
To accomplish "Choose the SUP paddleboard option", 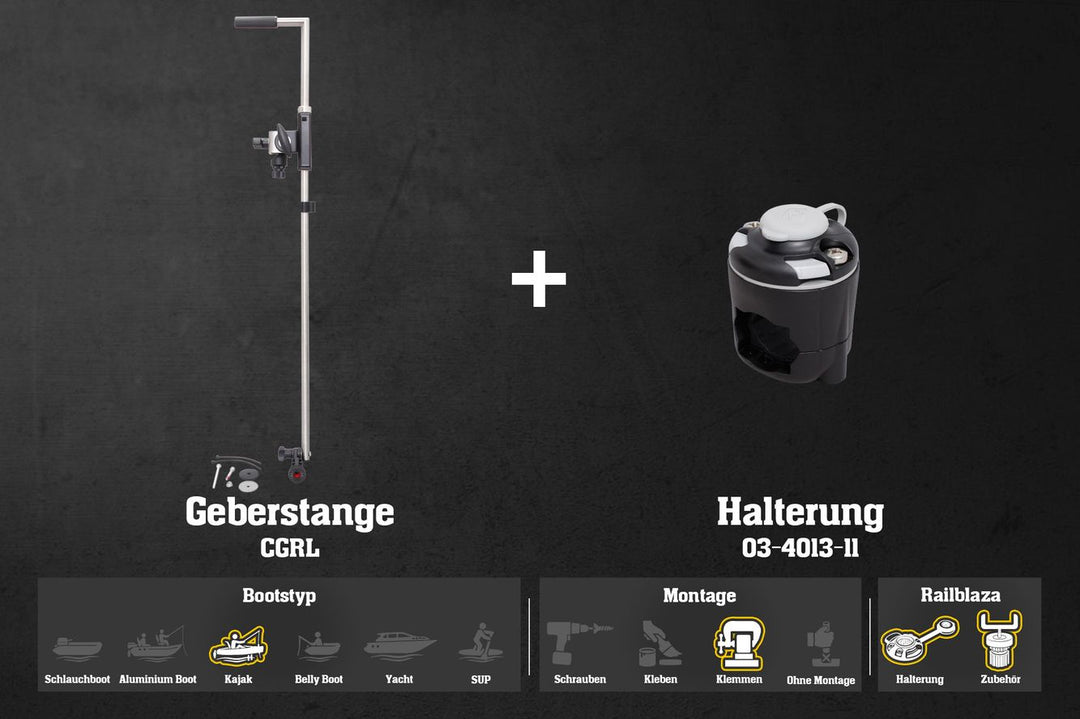I will (x=480, y=643).
